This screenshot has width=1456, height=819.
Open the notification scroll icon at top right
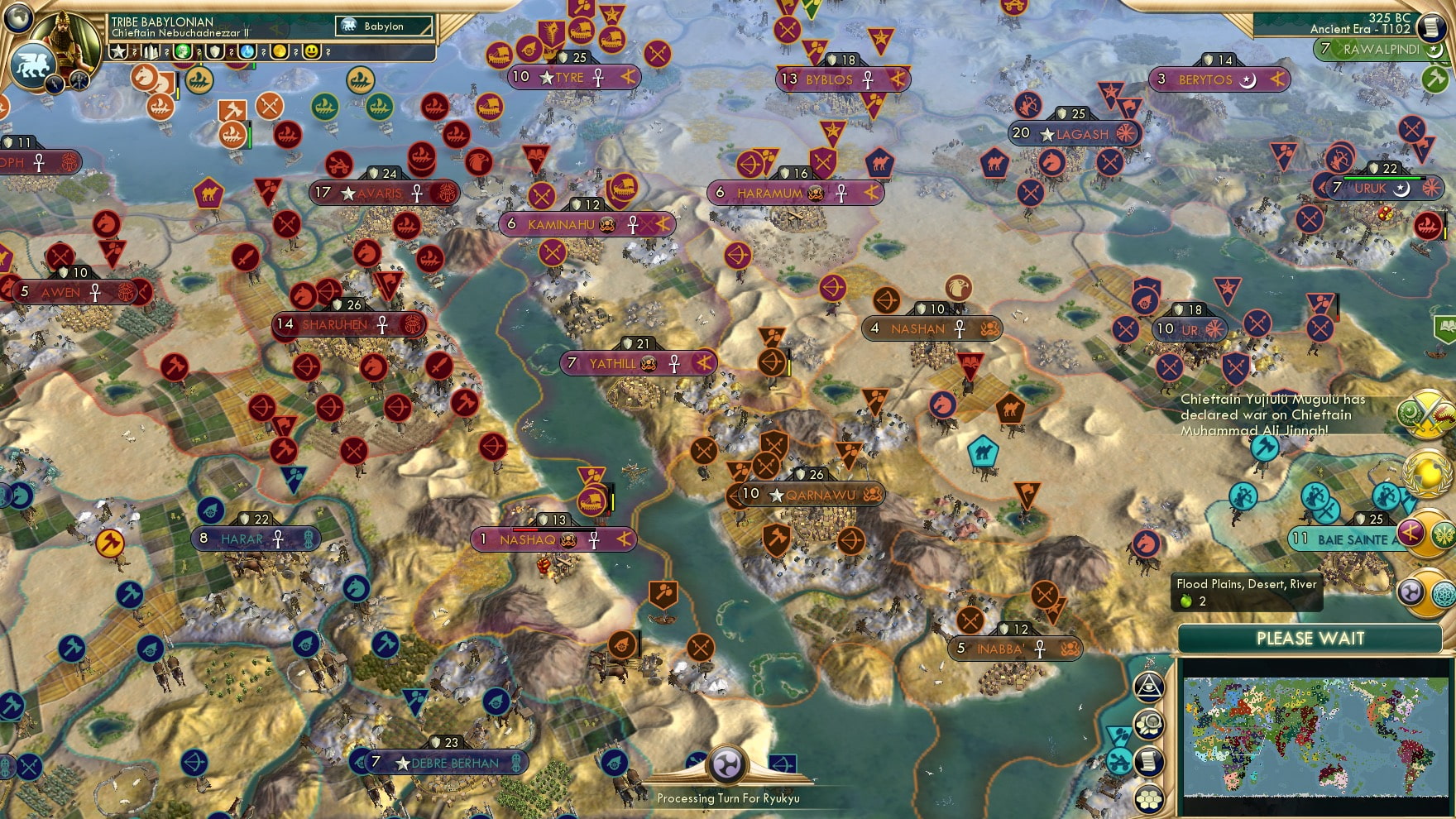coord(1433,27)
